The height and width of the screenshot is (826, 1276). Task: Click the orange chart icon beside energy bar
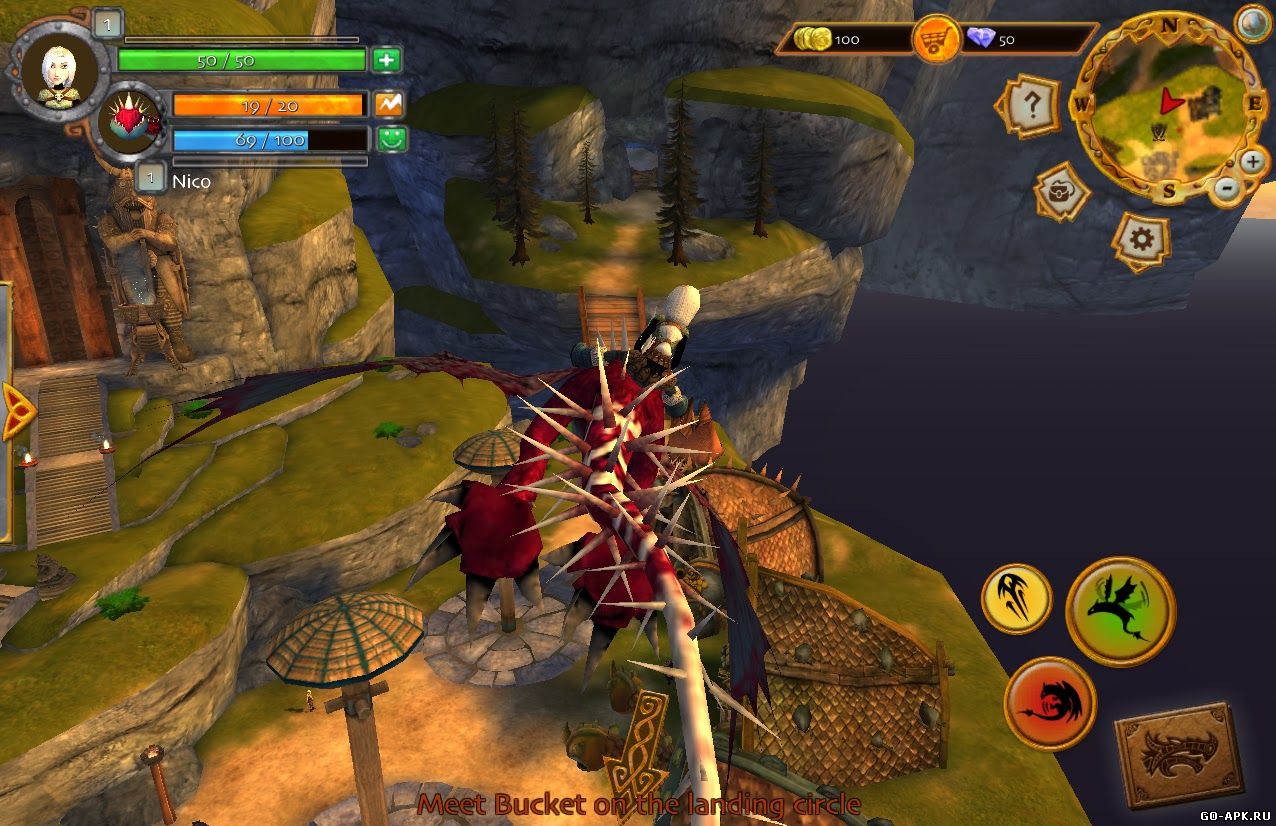388,103
